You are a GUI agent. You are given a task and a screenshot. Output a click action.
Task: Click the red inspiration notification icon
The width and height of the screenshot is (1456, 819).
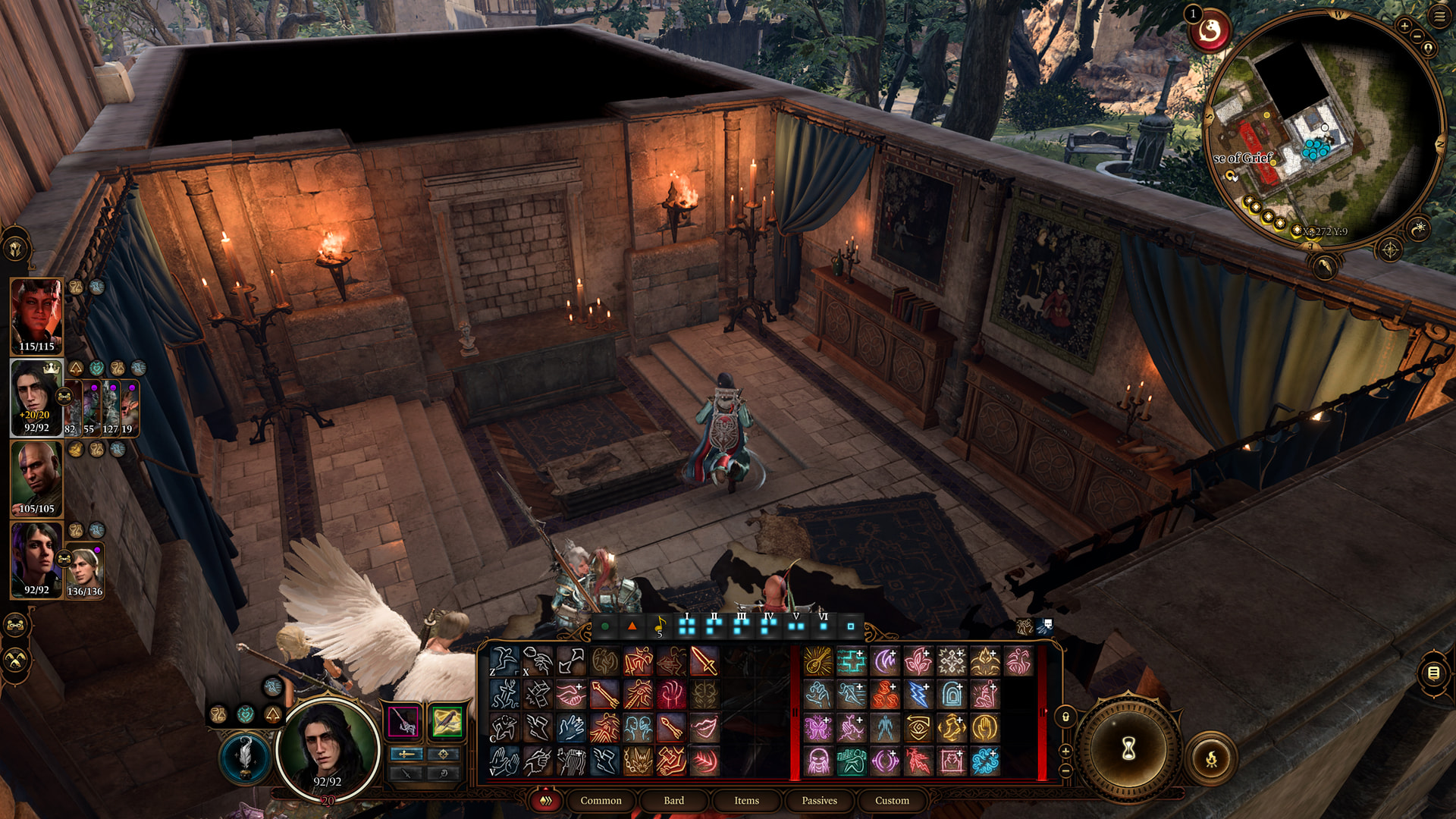click(1210, 32)
